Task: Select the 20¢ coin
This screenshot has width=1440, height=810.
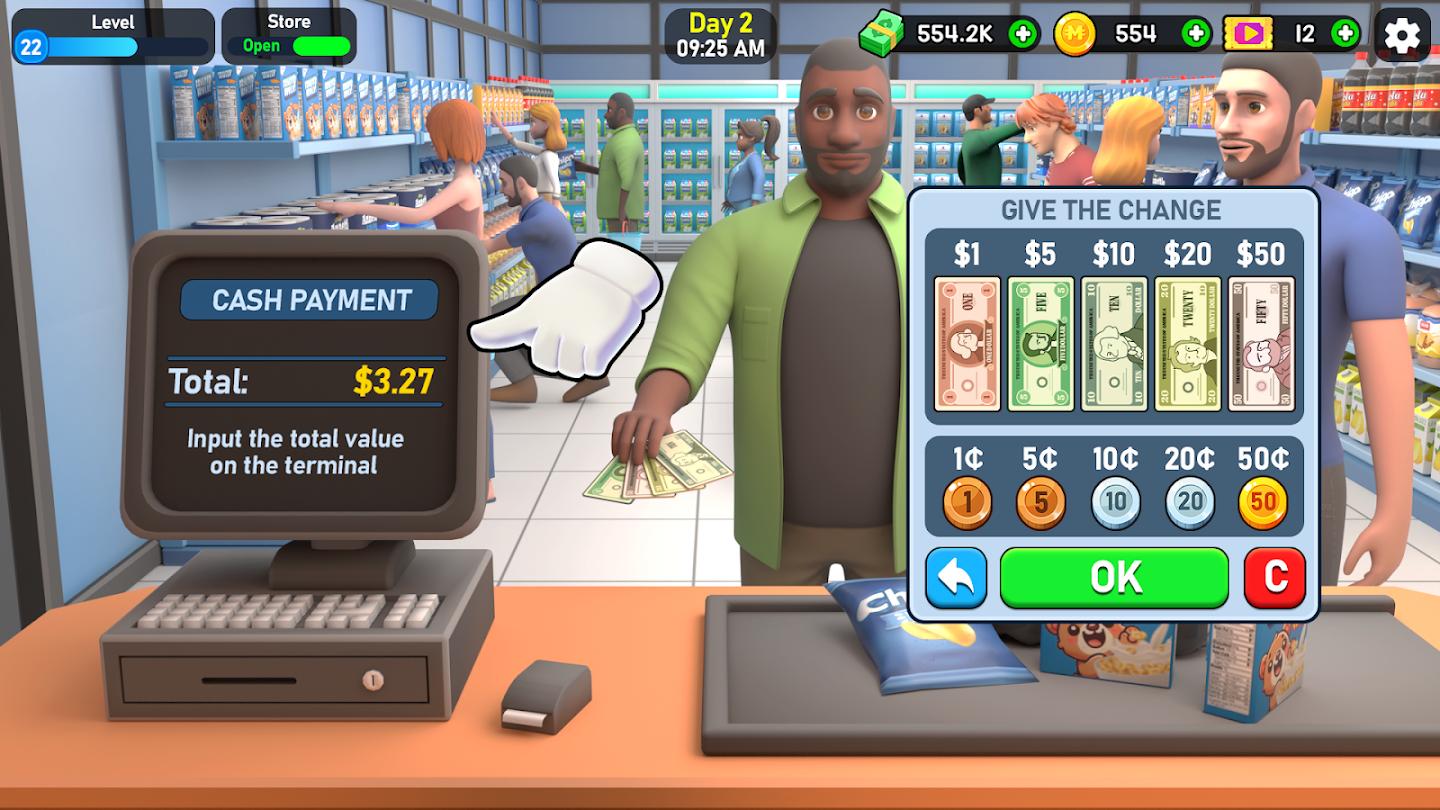Action: click(1188, 501)
